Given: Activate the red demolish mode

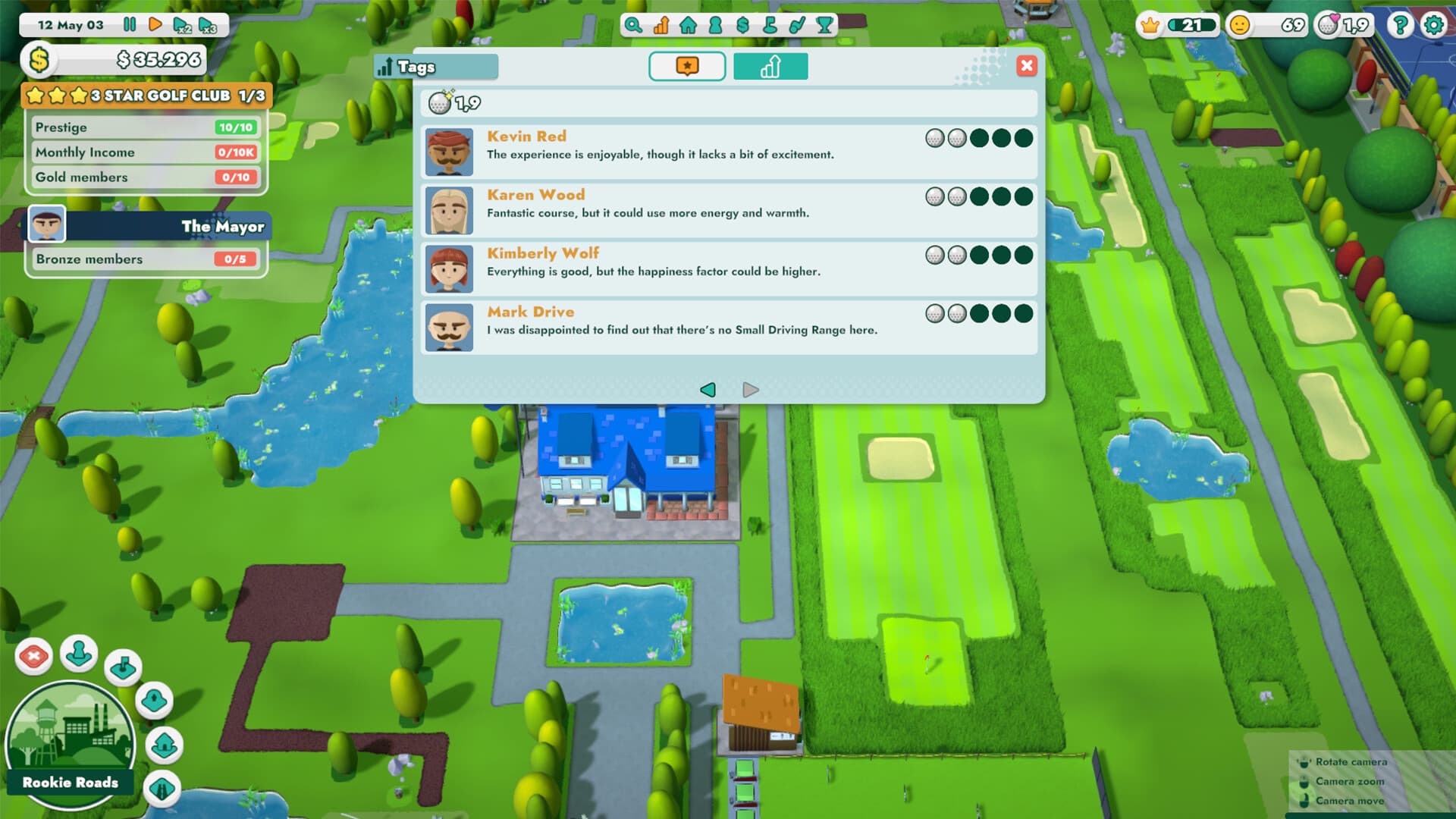Looking at the screenshot, I should [x=33, y=657].
